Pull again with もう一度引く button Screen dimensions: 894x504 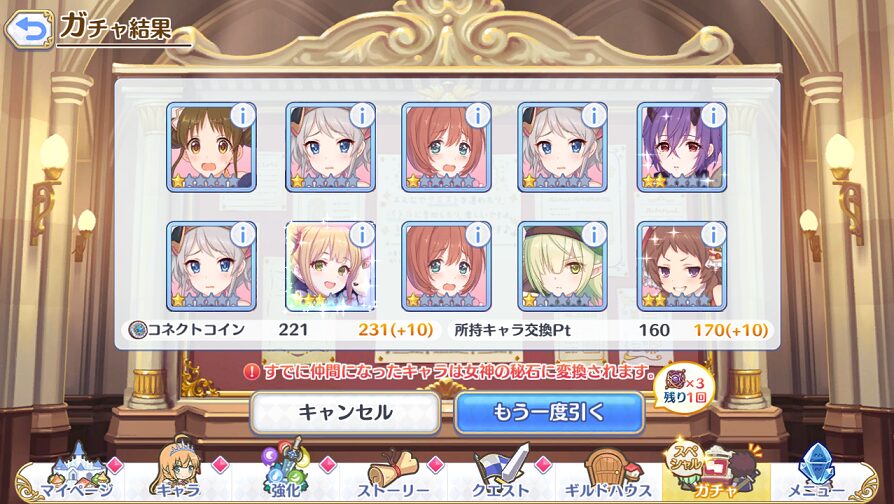click(x=548, y=412)
